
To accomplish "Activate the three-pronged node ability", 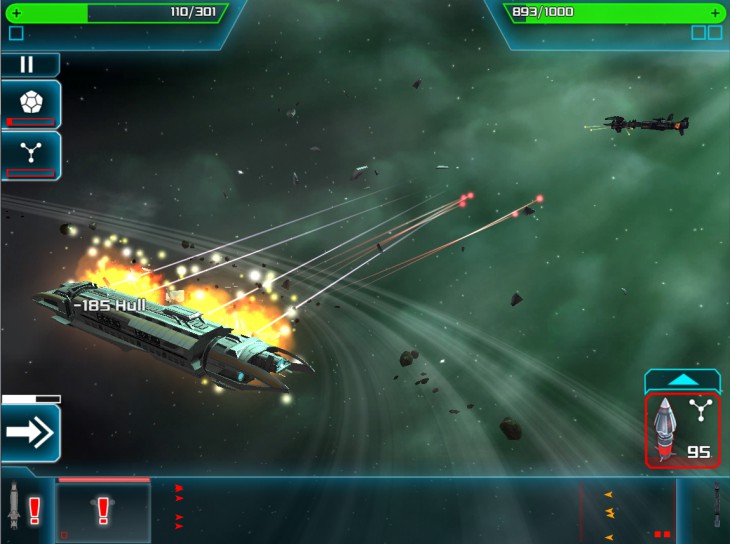I will tap(30, 155).
